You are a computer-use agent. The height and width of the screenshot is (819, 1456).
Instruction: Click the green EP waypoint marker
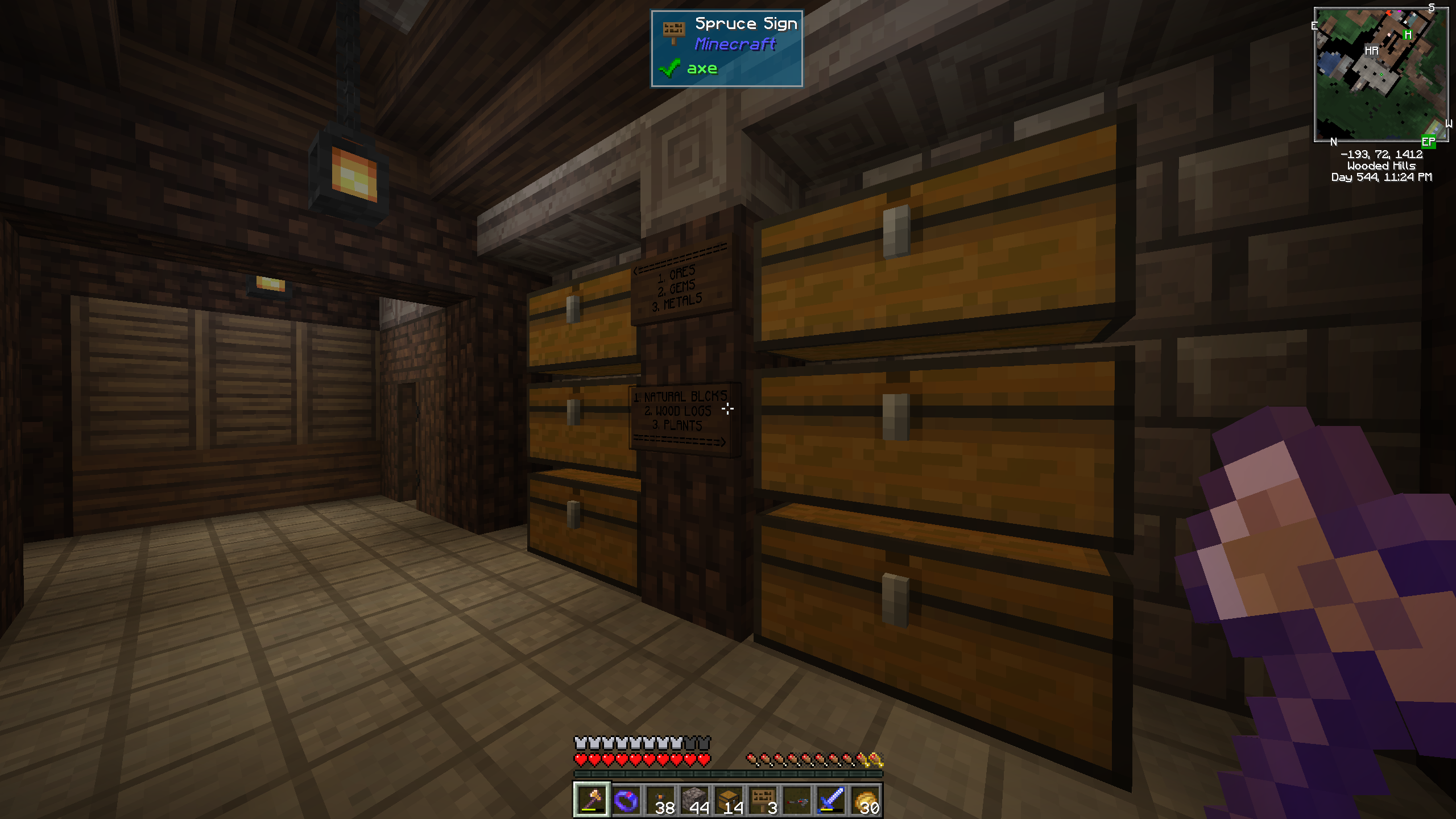(x=1428, y=142)
